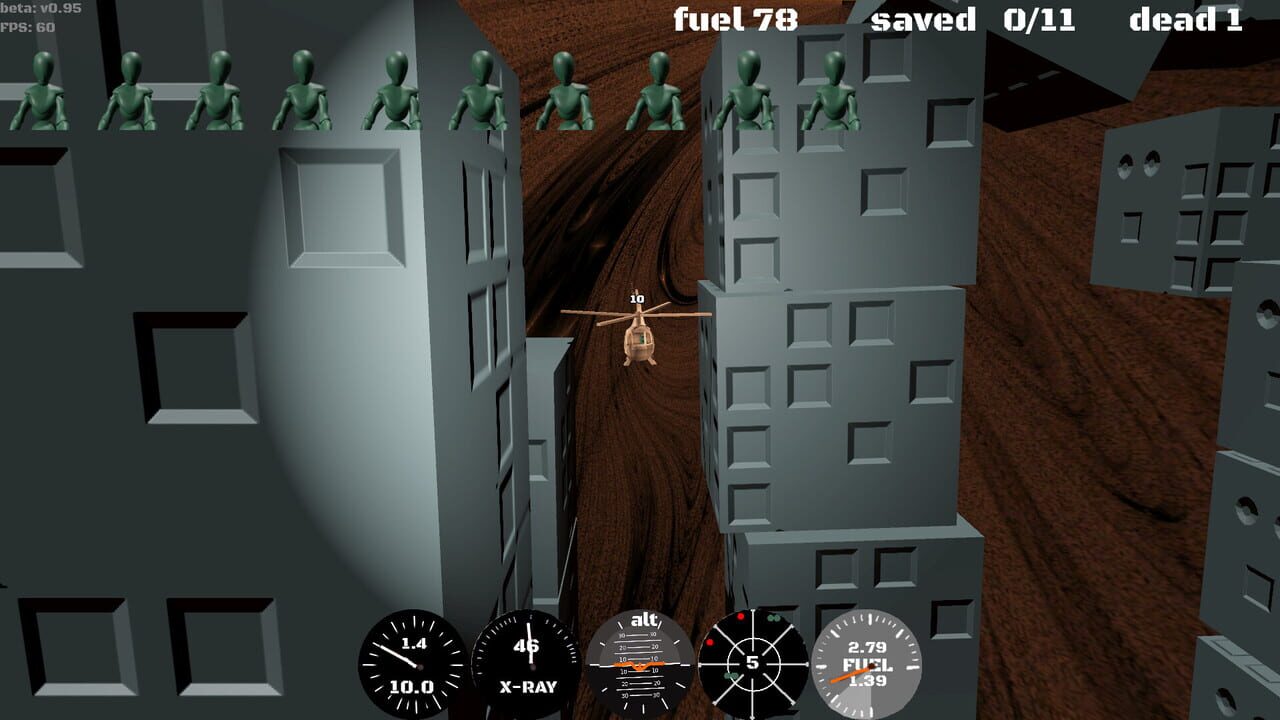Click the saved 0/11 counter
Viewport: 1280px width, 720px height.
point(972,19)
